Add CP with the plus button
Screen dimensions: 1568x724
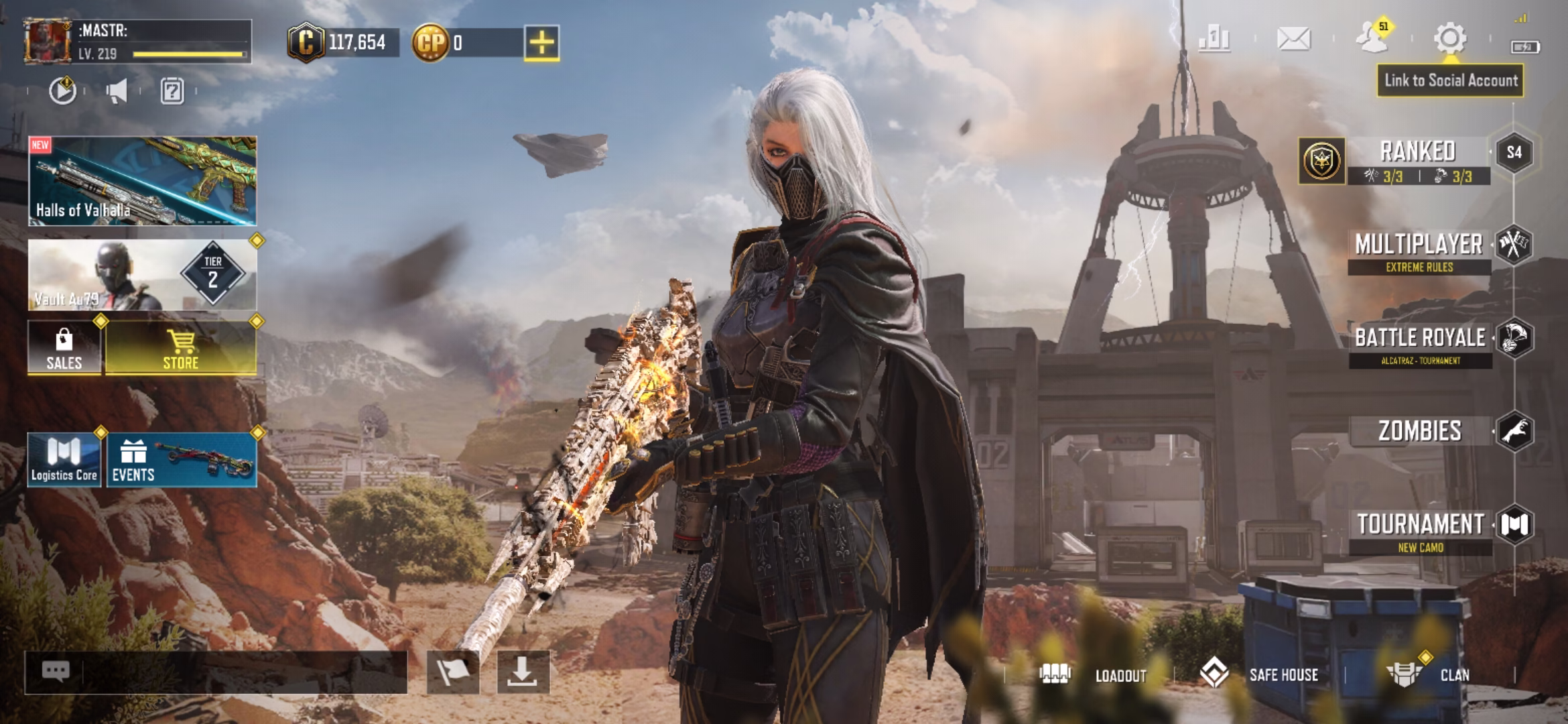click(x=541, y=43)
